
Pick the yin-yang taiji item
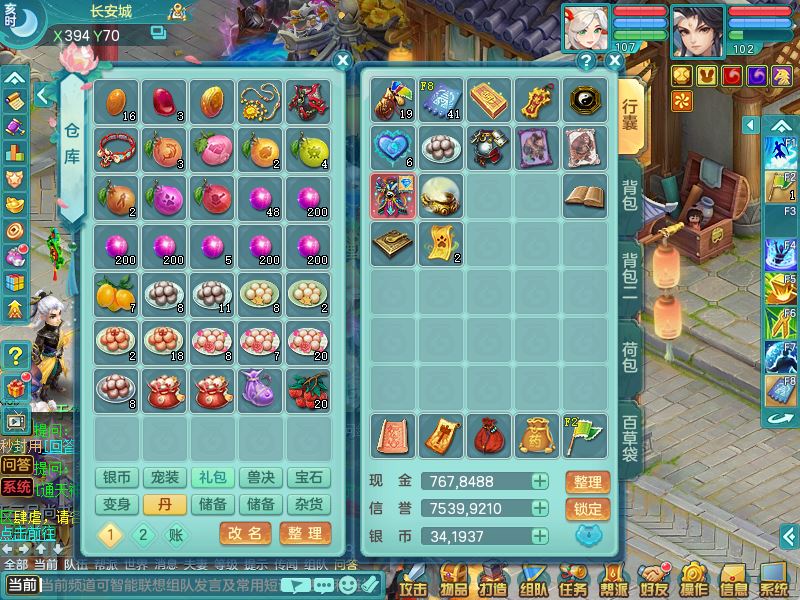[584, 100]
